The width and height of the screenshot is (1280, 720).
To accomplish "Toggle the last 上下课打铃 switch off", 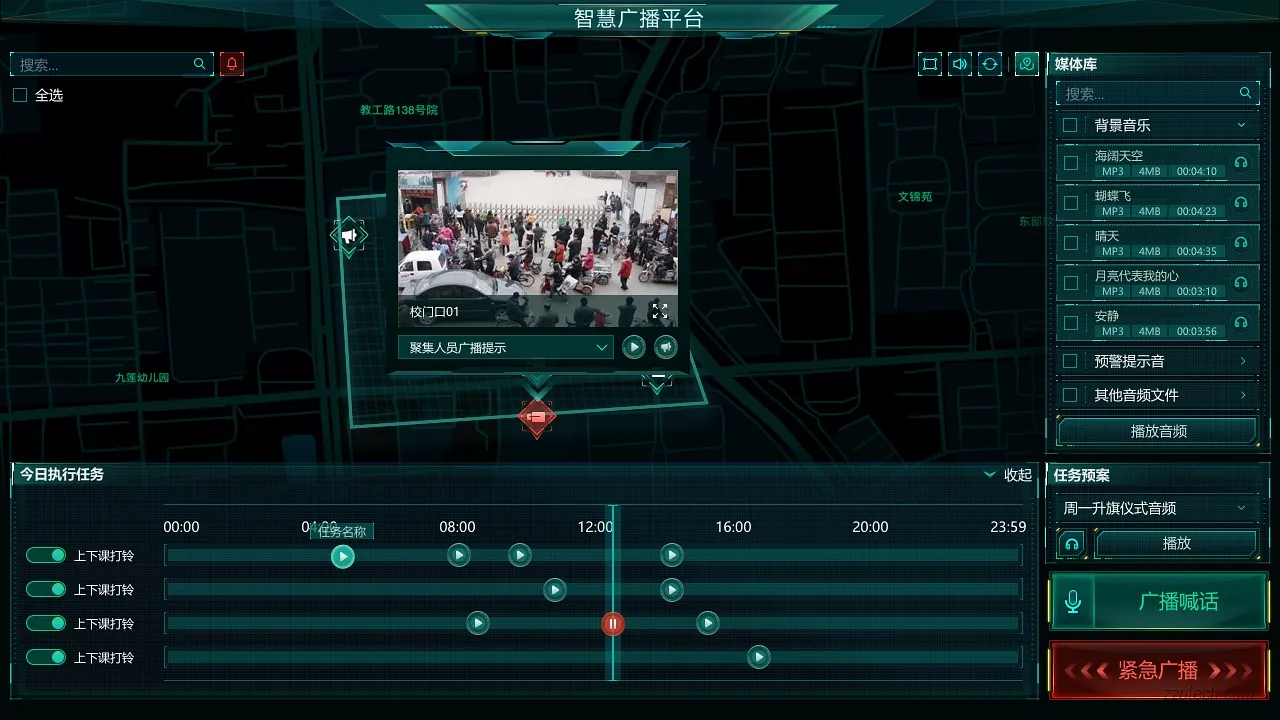I will coord(45,657).
